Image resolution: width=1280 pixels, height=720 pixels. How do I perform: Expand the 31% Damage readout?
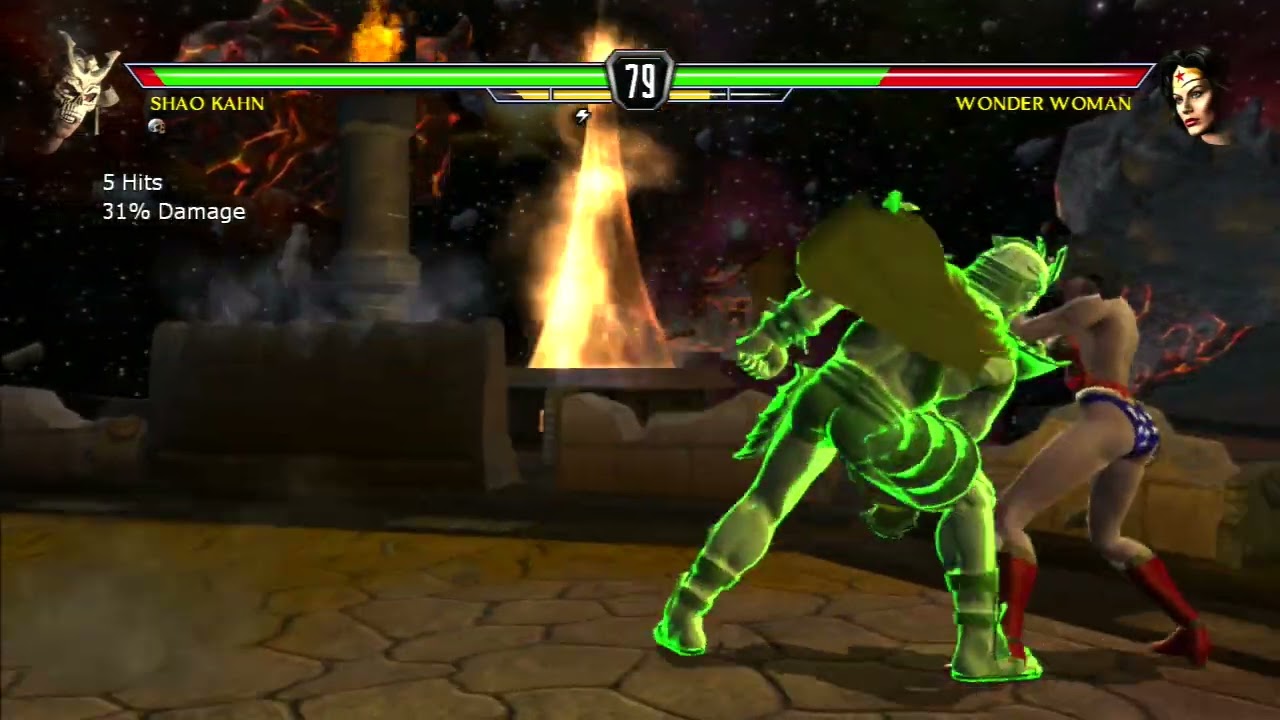point(172,211)
